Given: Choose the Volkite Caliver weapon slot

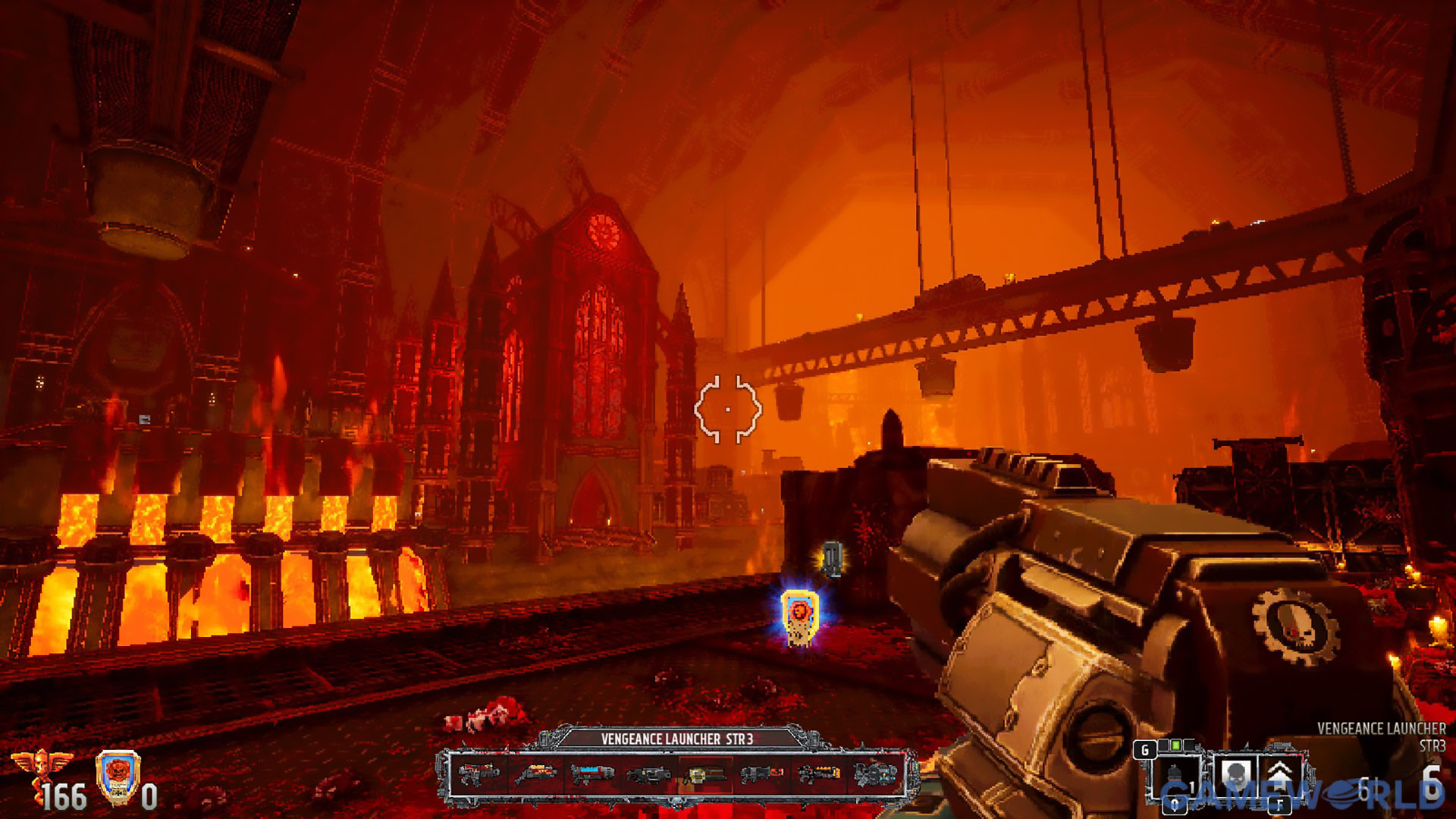Looking at the screenshot, I should [818, 774].
